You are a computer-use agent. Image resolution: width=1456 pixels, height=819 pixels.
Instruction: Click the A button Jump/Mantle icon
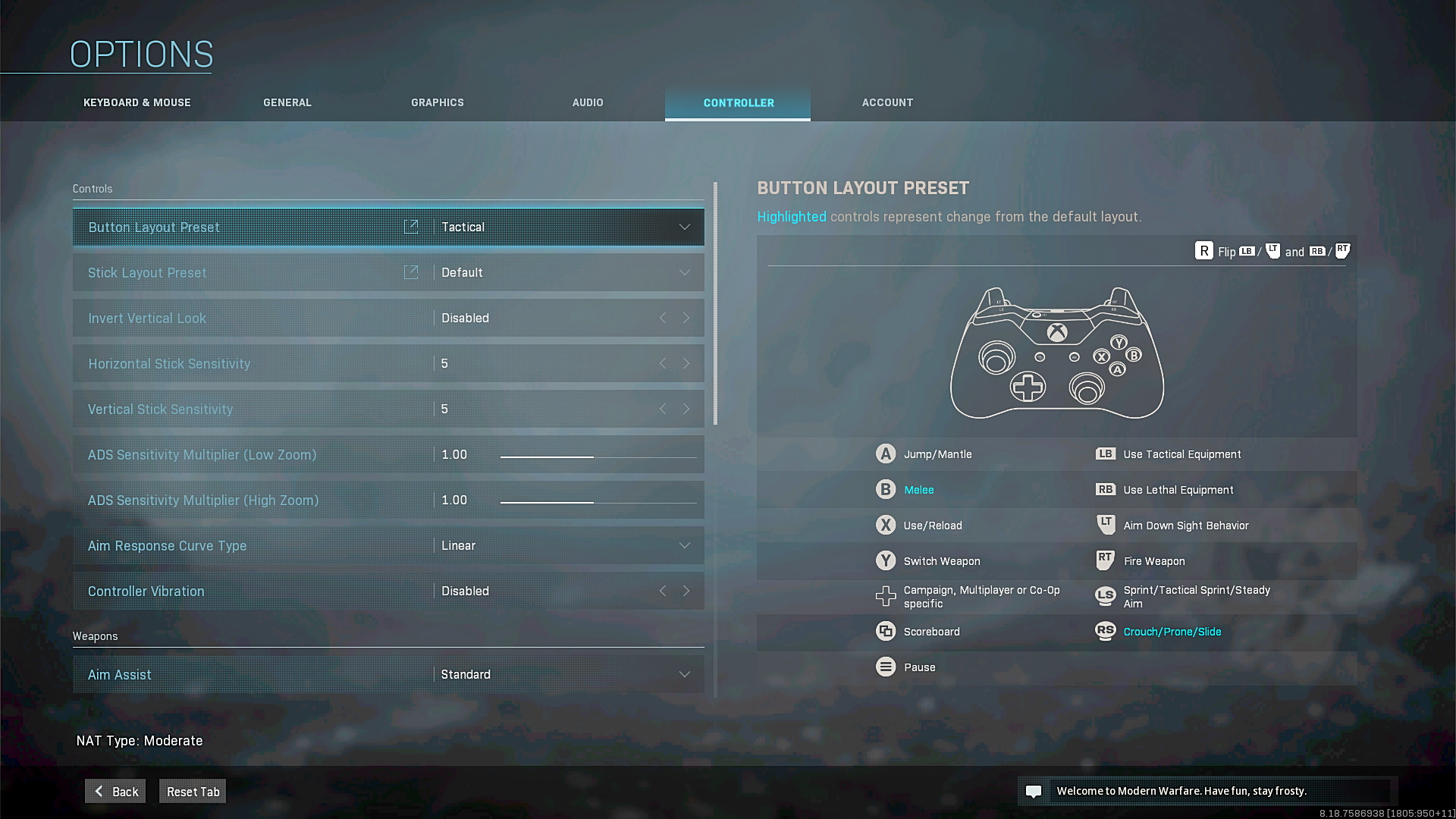pyautogui.click(x=886, y=453)
